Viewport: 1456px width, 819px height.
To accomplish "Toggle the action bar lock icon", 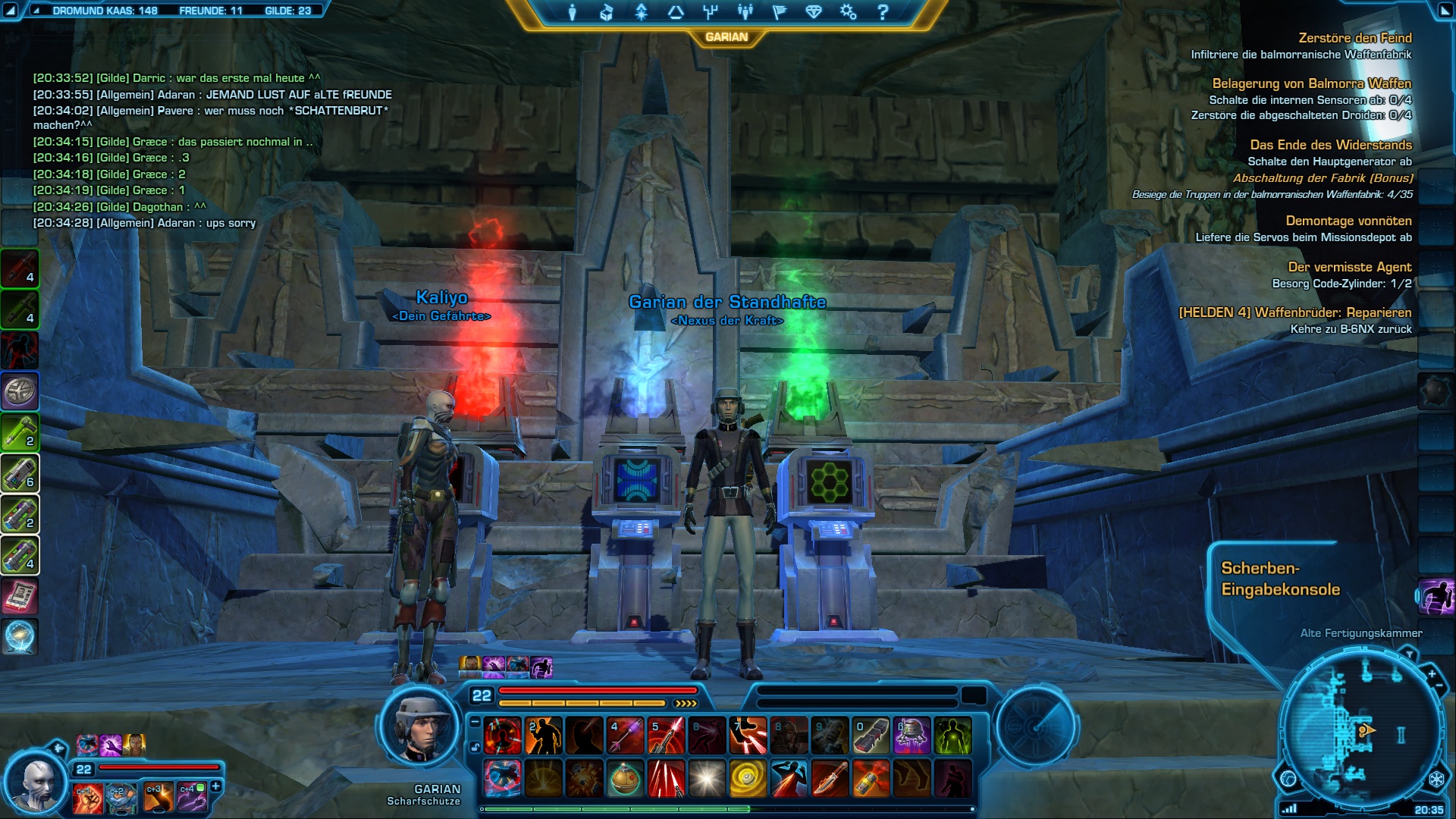I will (x=475, y=747).
